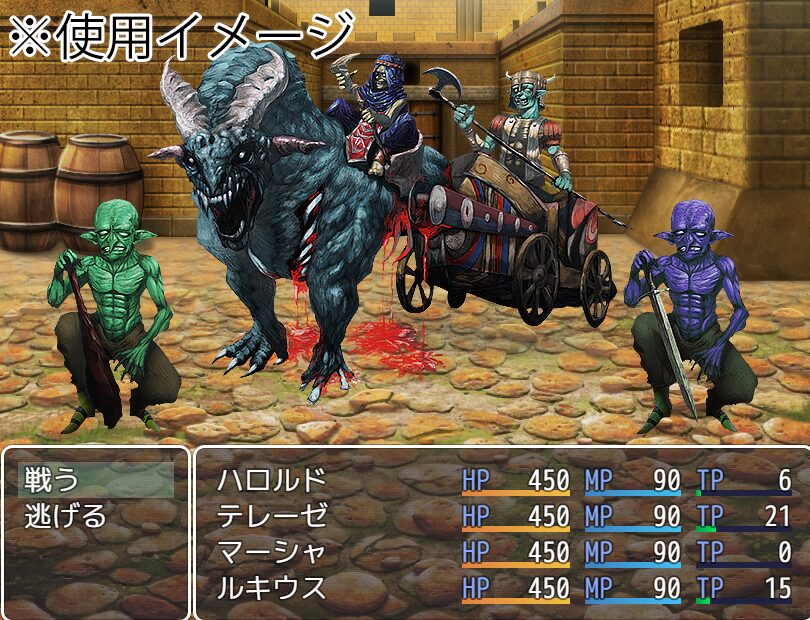This screenshot has height=620, width=810.
Task: Select ルキウス in the party list
Action: 258,587
